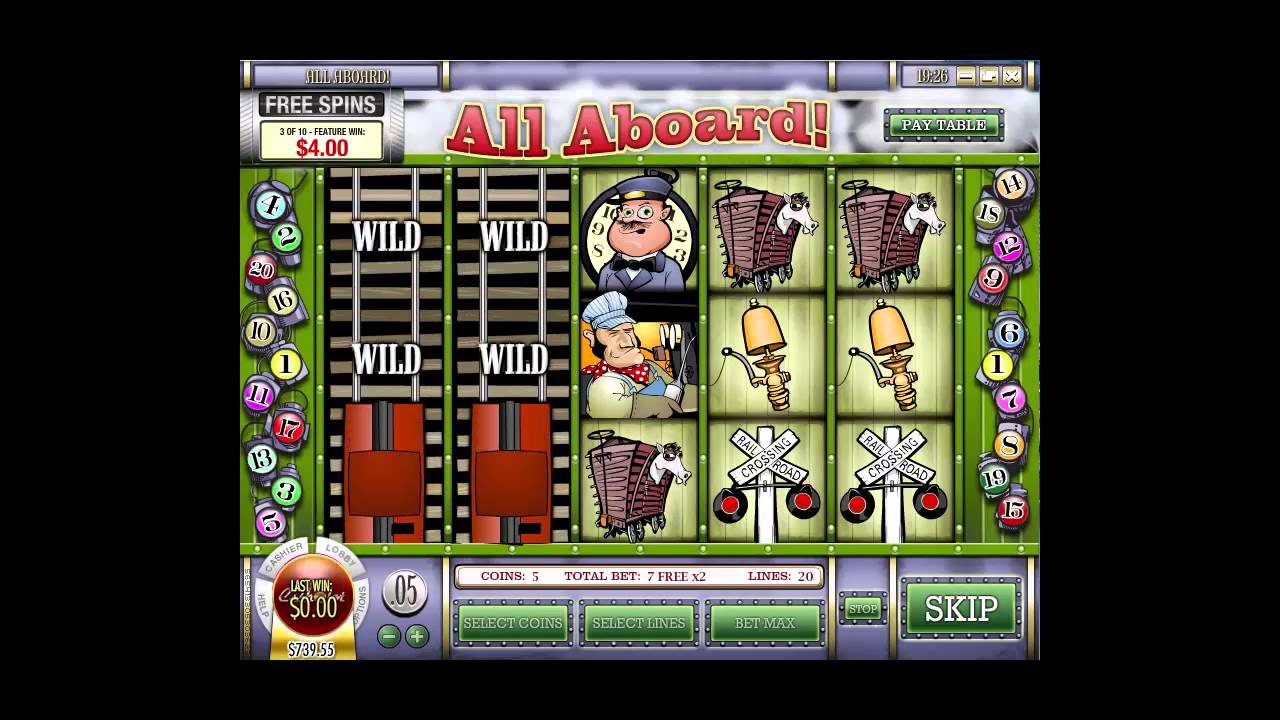Increase coin value with the plus button

(417, 635)
